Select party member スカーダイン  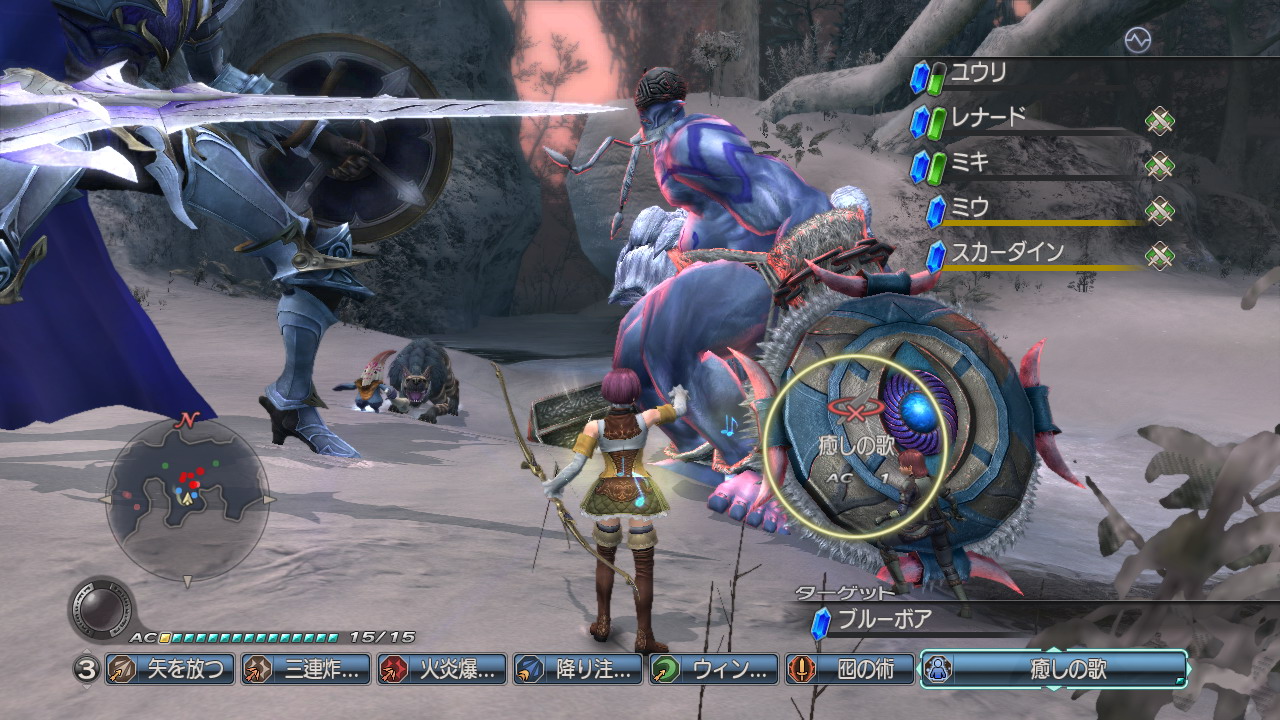coord(1006,253)
